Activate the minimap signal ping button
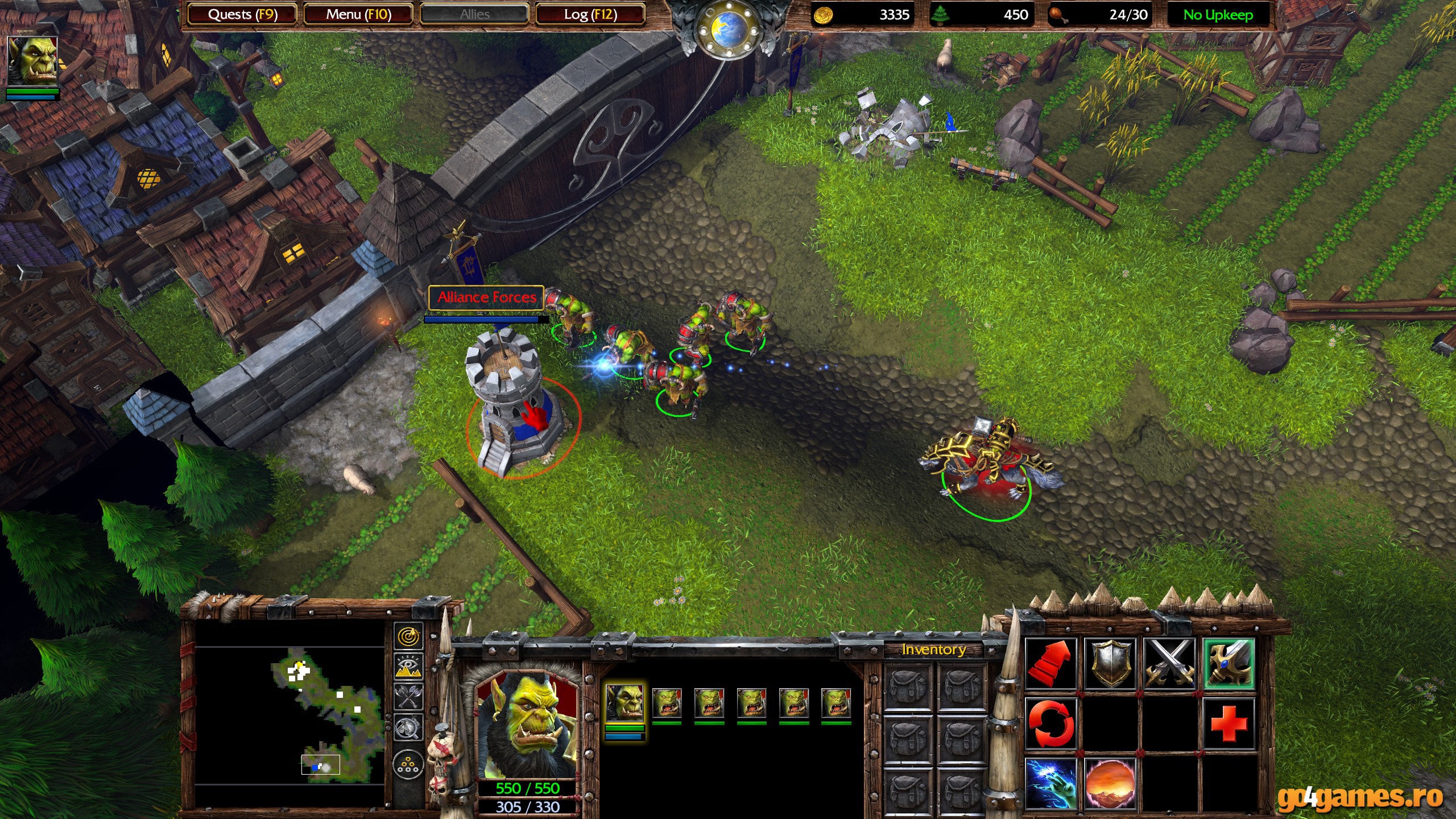Screen dimensions: 1456x819 pos(408,637)
